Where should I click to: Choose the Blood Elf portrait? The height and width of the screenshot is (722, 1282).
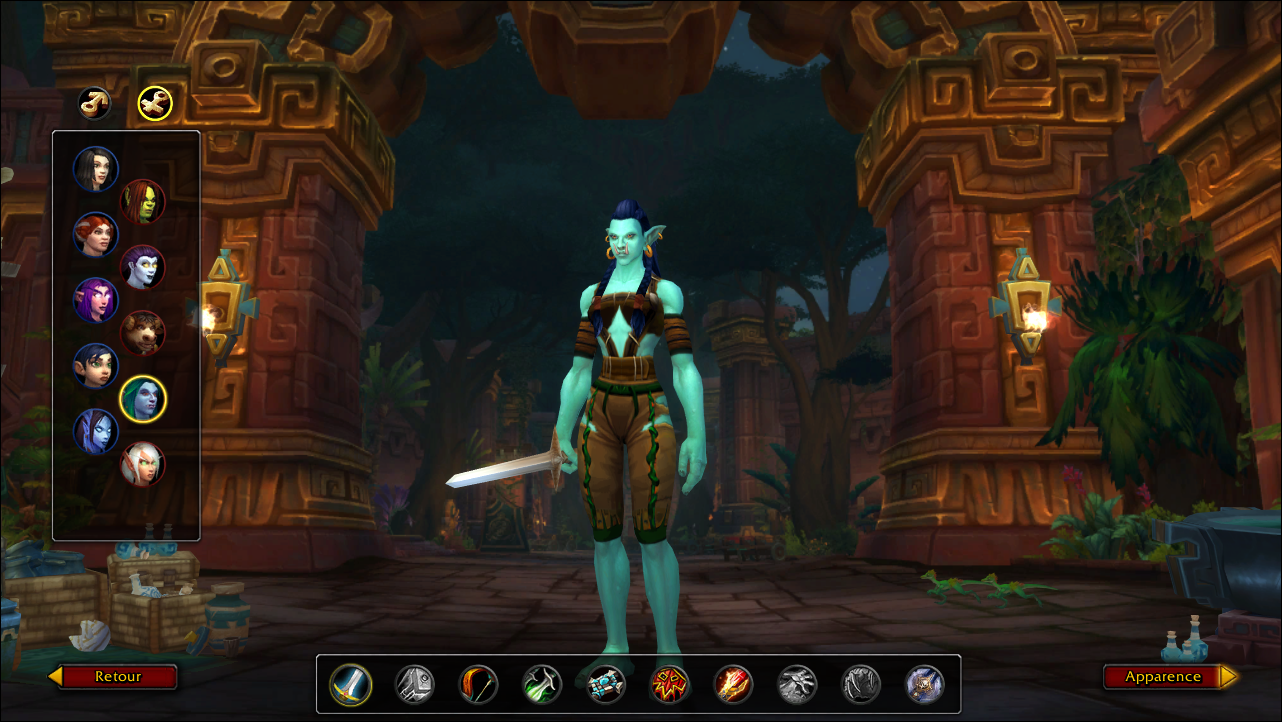click(x=143, y=464)
